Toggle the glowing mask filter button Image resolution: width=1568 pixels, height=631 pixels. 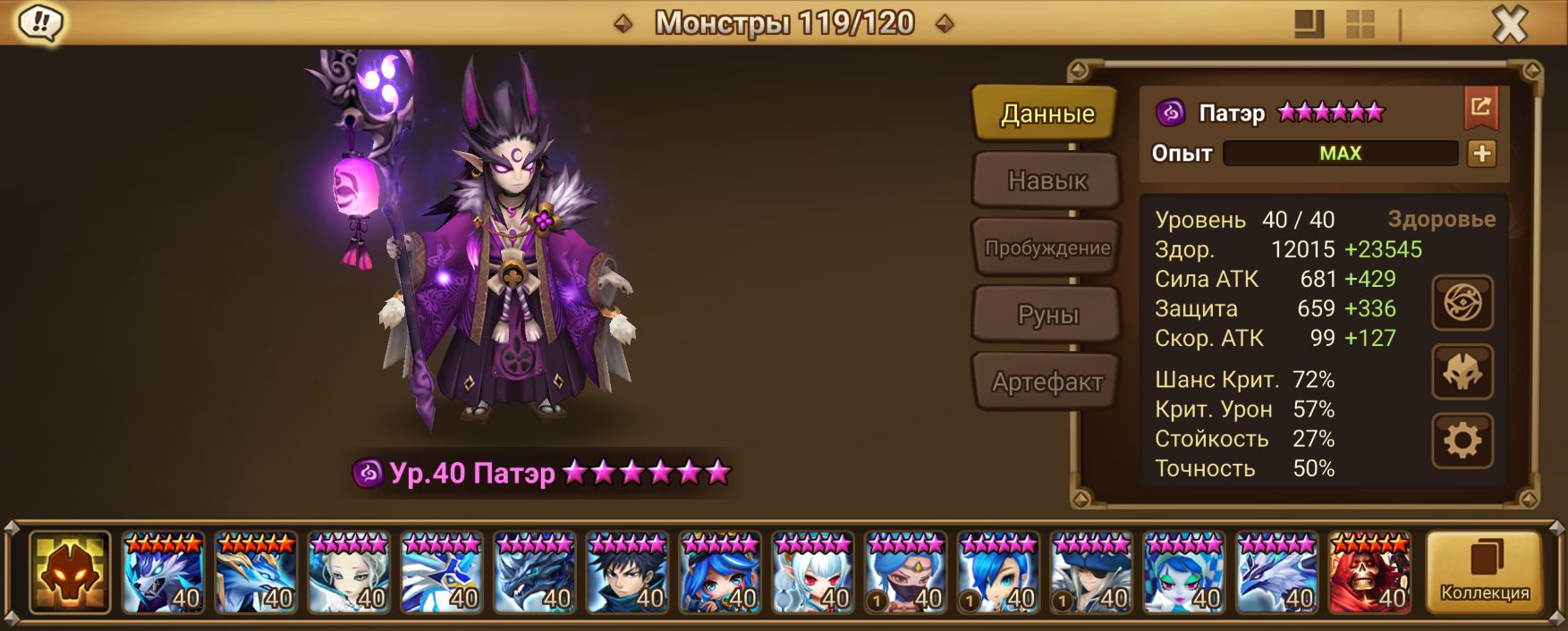pos(70,572)
